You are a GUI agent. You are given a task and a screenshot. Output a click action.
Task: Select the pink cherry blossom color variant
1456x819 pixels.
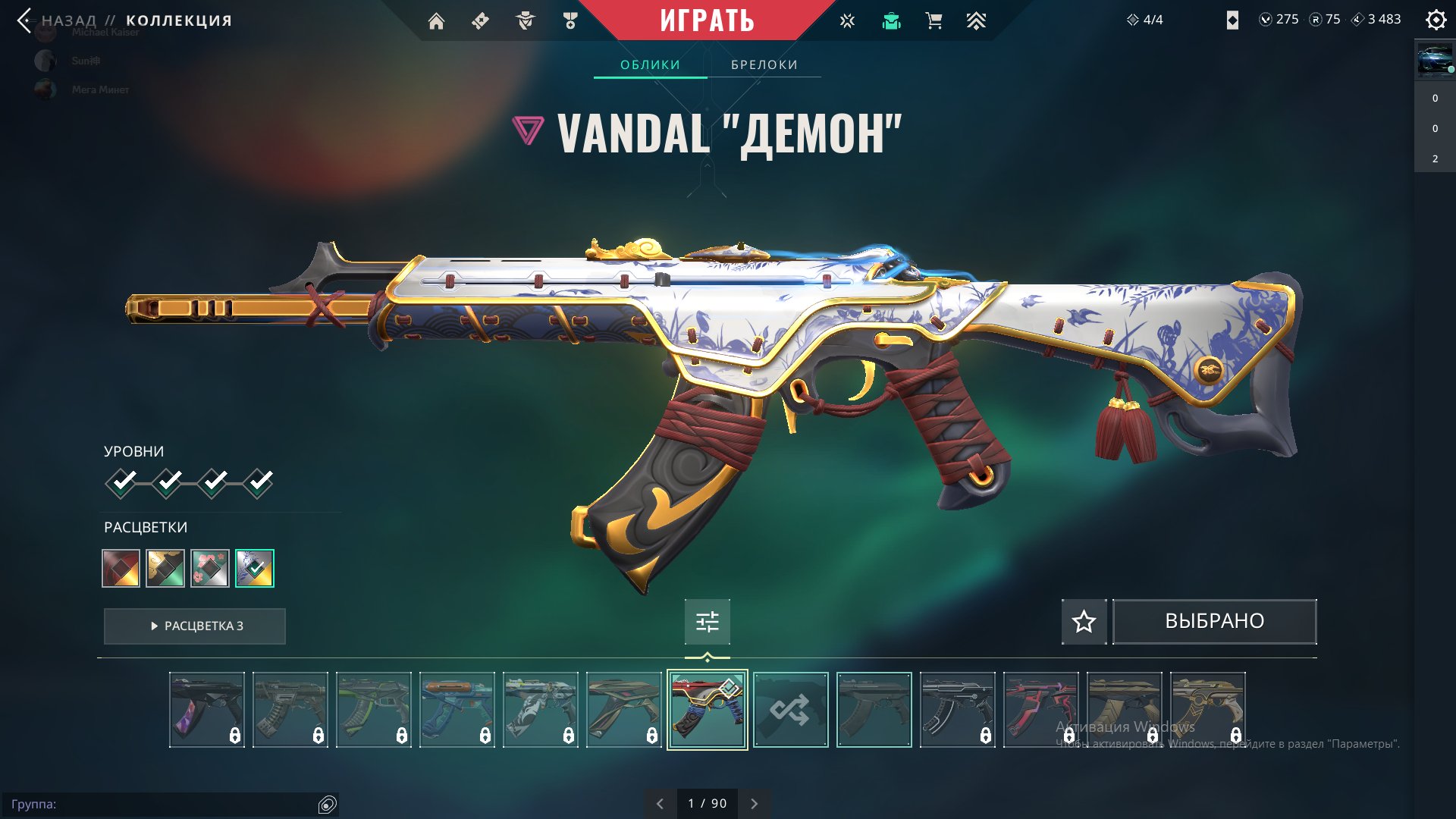point(210,568)
